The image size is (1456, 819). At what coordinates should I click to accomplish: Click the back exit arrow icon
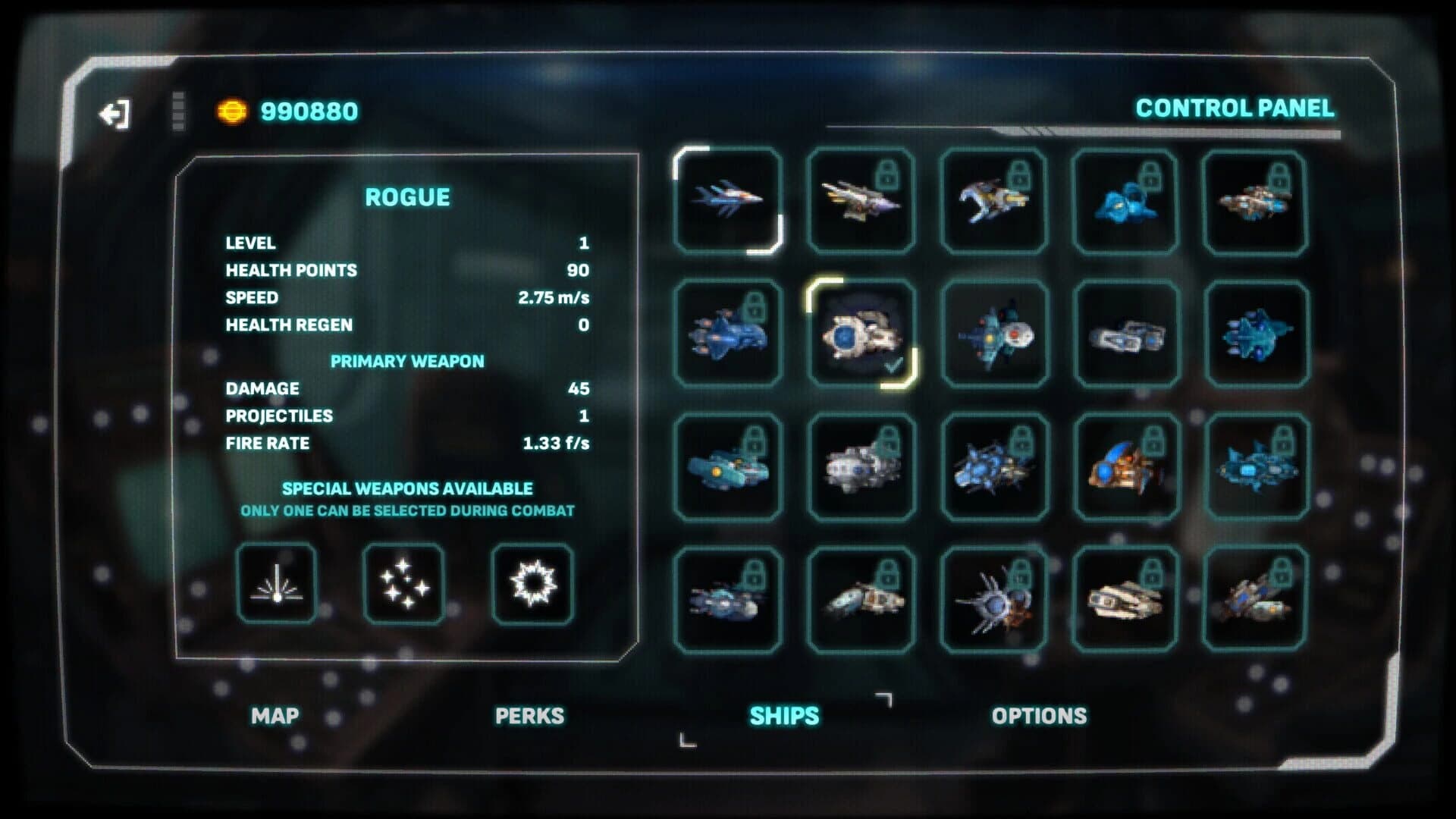[114, 112]
